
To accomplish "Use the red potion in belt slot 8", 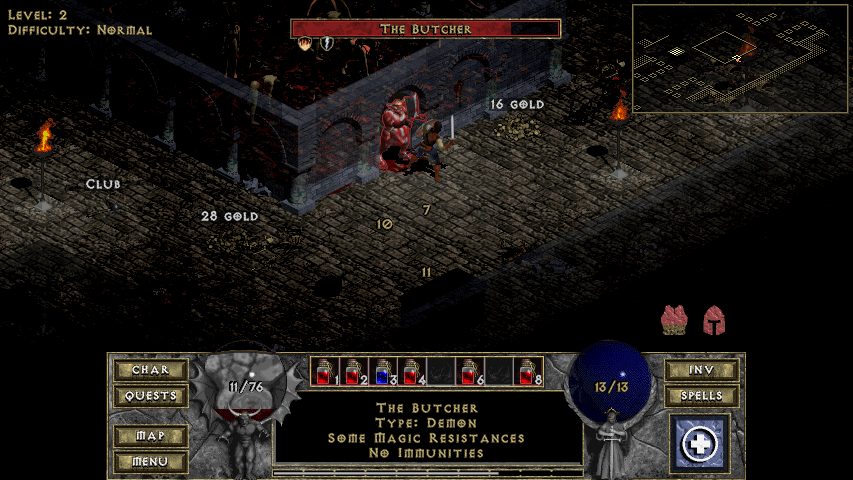I will (x=528, y=371).
